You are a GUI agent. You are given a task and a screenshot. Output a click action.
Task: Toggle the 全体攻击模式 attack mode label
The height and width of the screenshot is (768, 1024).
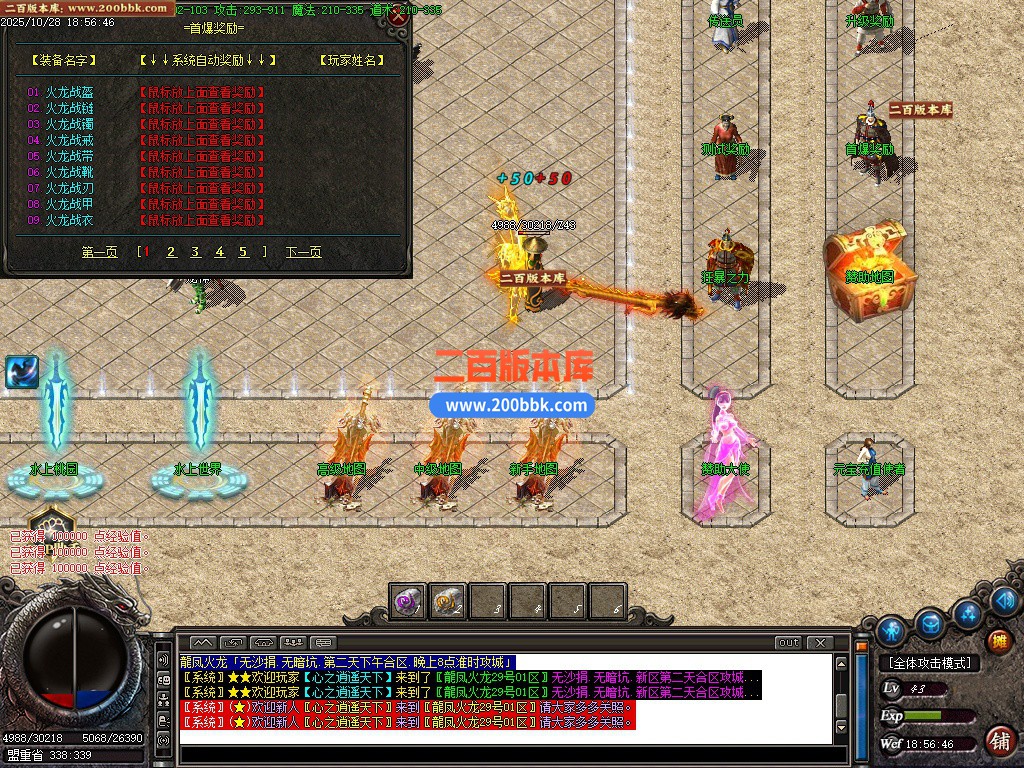[x=929, y=663]
